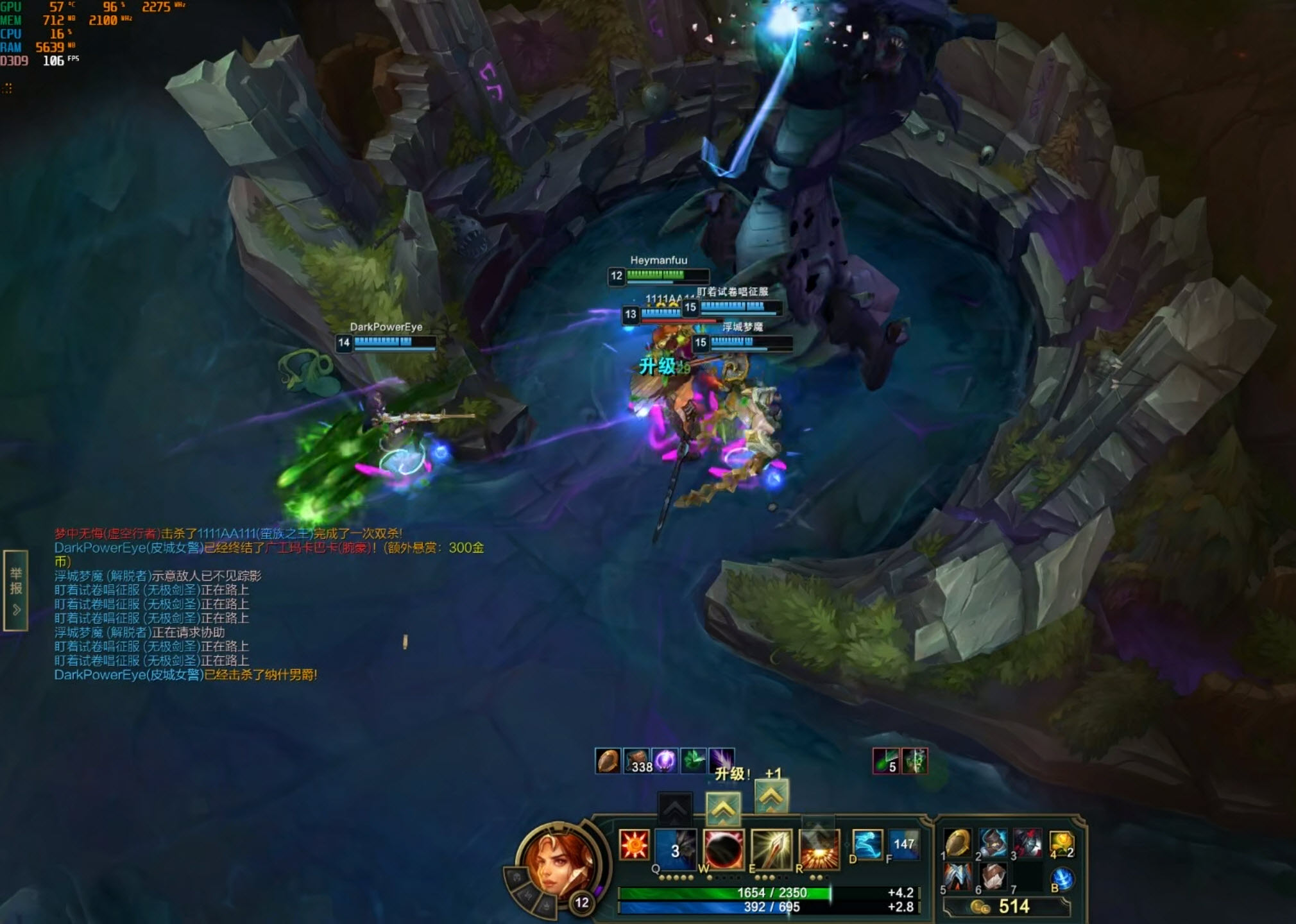This screenshot has width=1296, height=924.
Task: Select the cloth armor item in slot 6
Action: 993,877
